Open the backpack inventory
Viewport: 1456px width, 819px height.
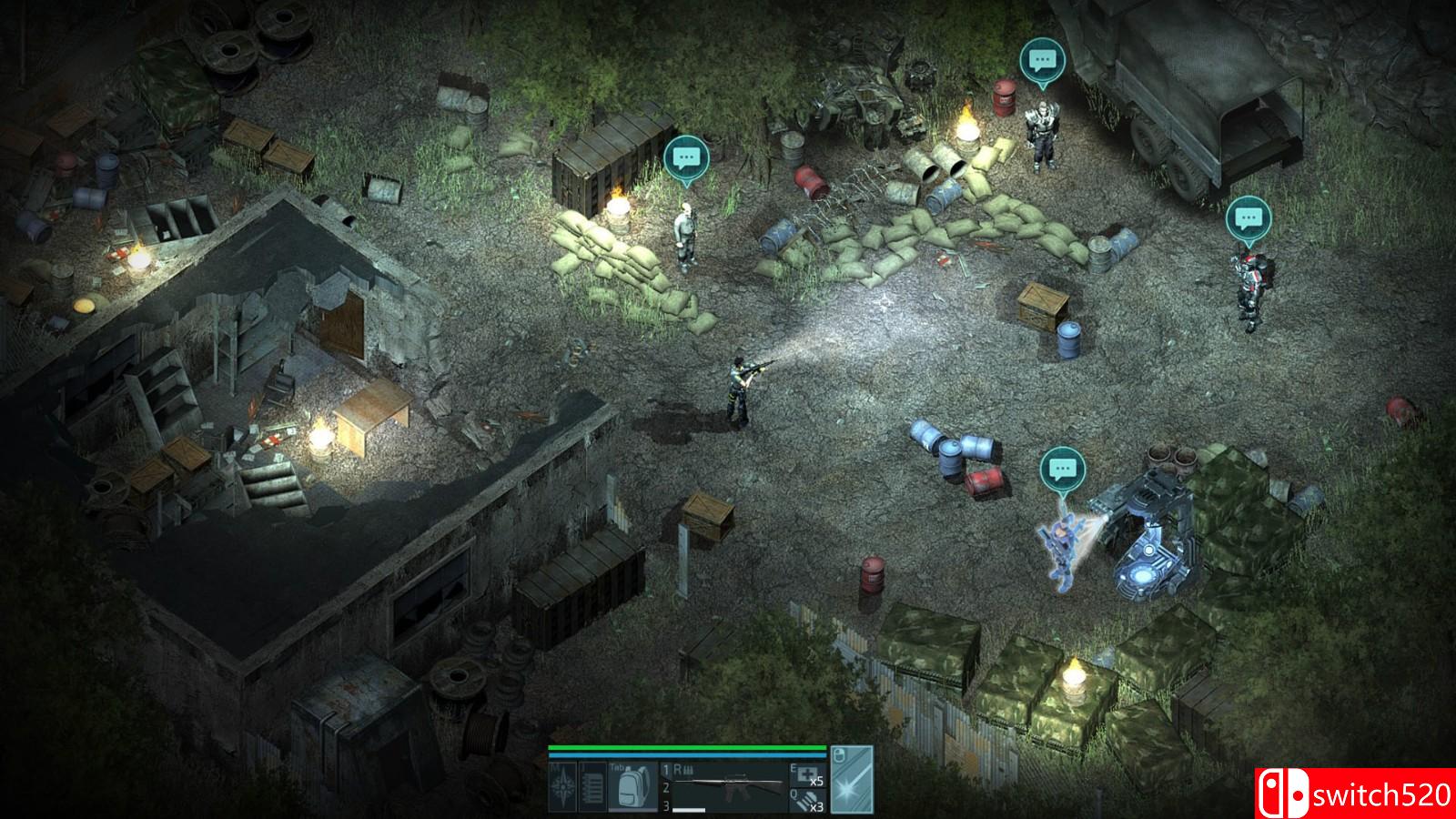pyautogui.click(x=631, y=786)
